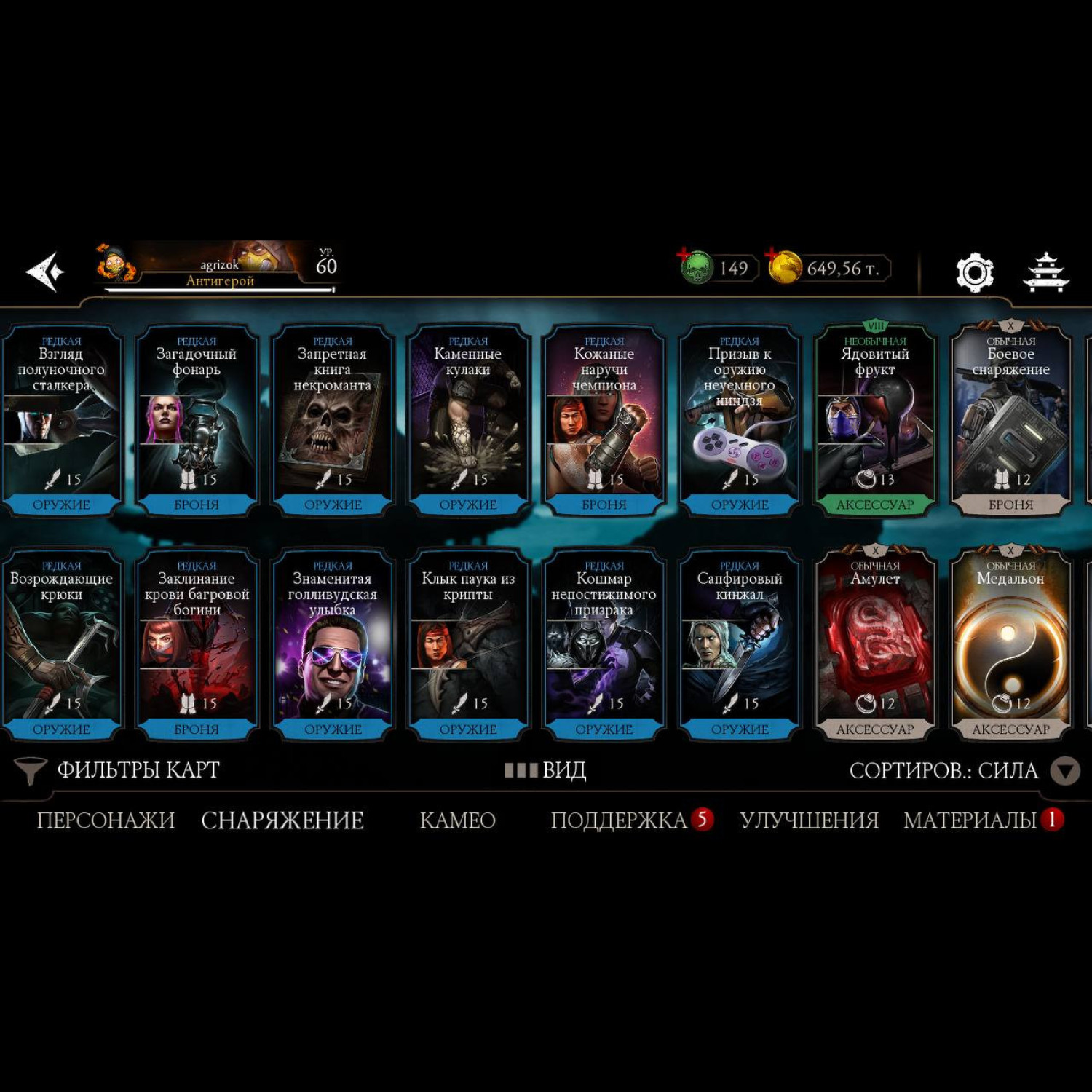Change the card layout with Вид
Viewport: 1092px width, 1092px height.
[x=546, y=770]
